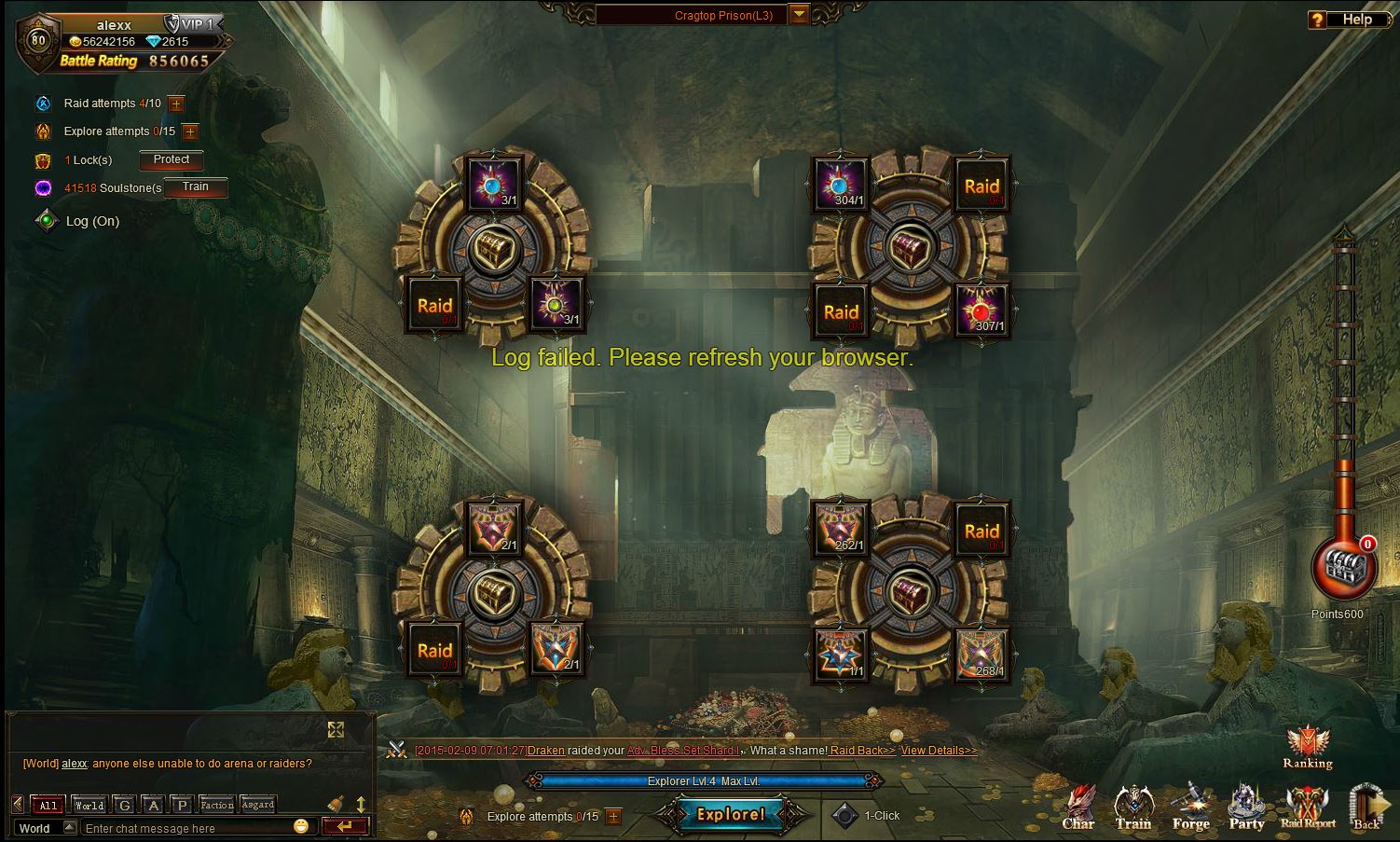Open the Party menu

(1246, 807)
